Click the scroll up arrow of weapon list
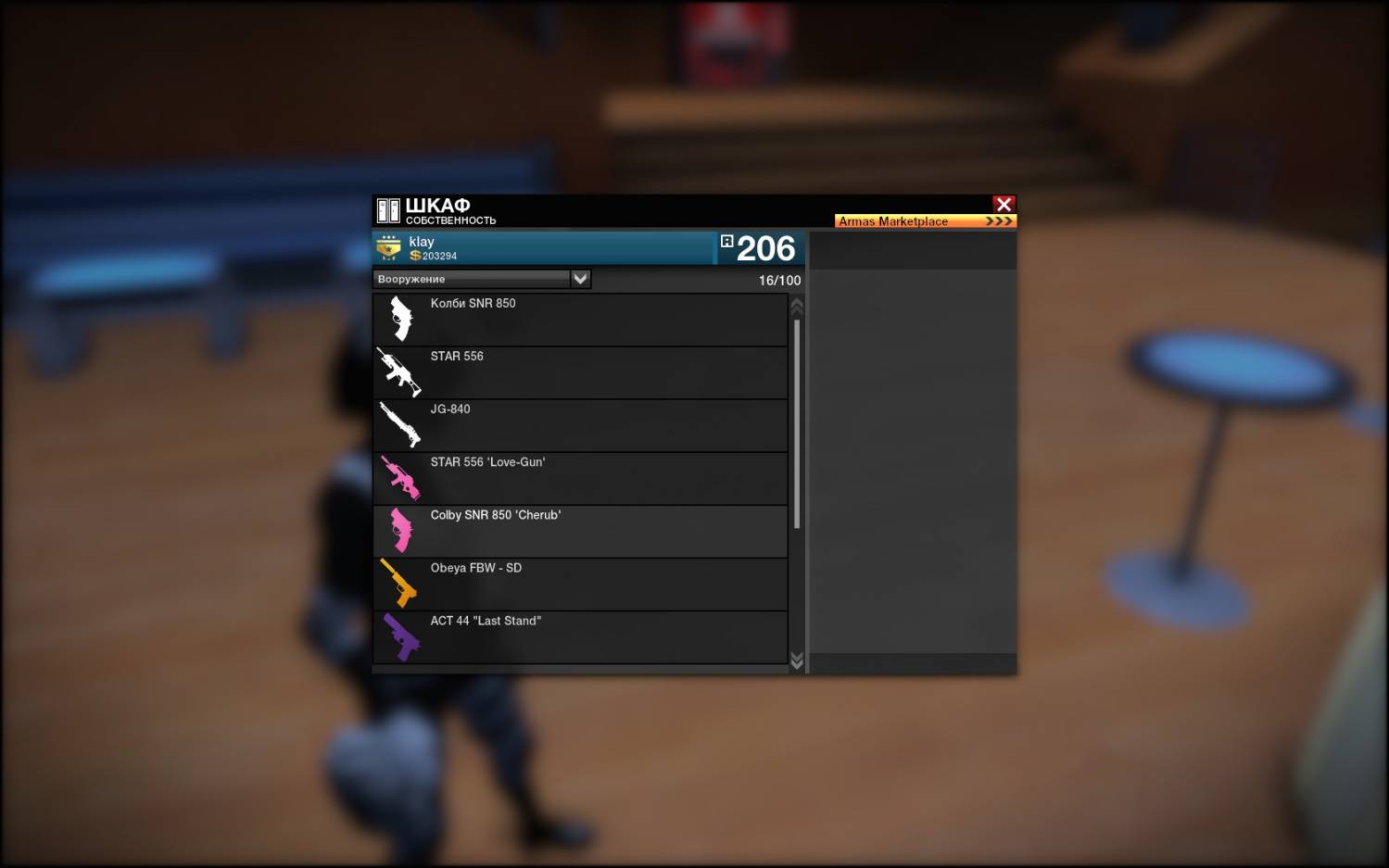Screen dimensions: 1389x868 coord(797,306)
